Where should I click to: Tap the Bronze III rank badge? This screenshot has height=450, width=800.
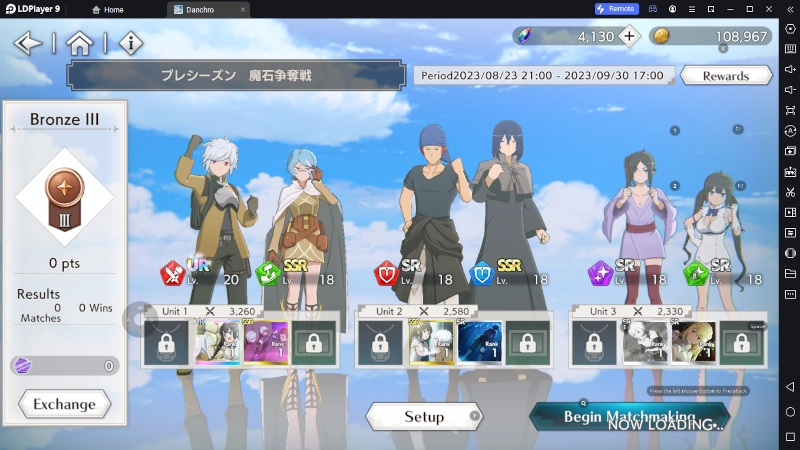(x=65, y=196)
